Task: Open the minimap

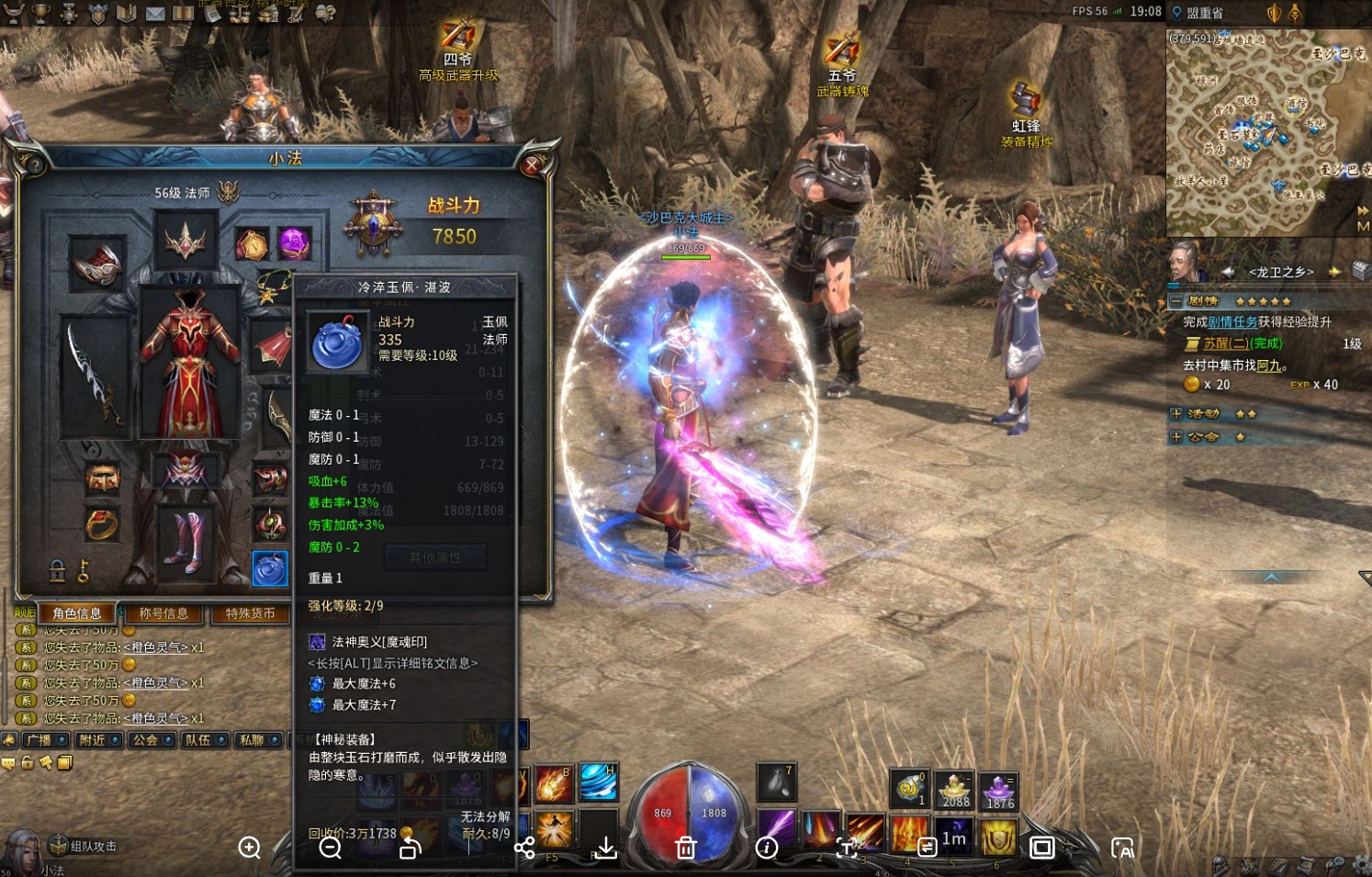Action: [x=1267, y=133]
